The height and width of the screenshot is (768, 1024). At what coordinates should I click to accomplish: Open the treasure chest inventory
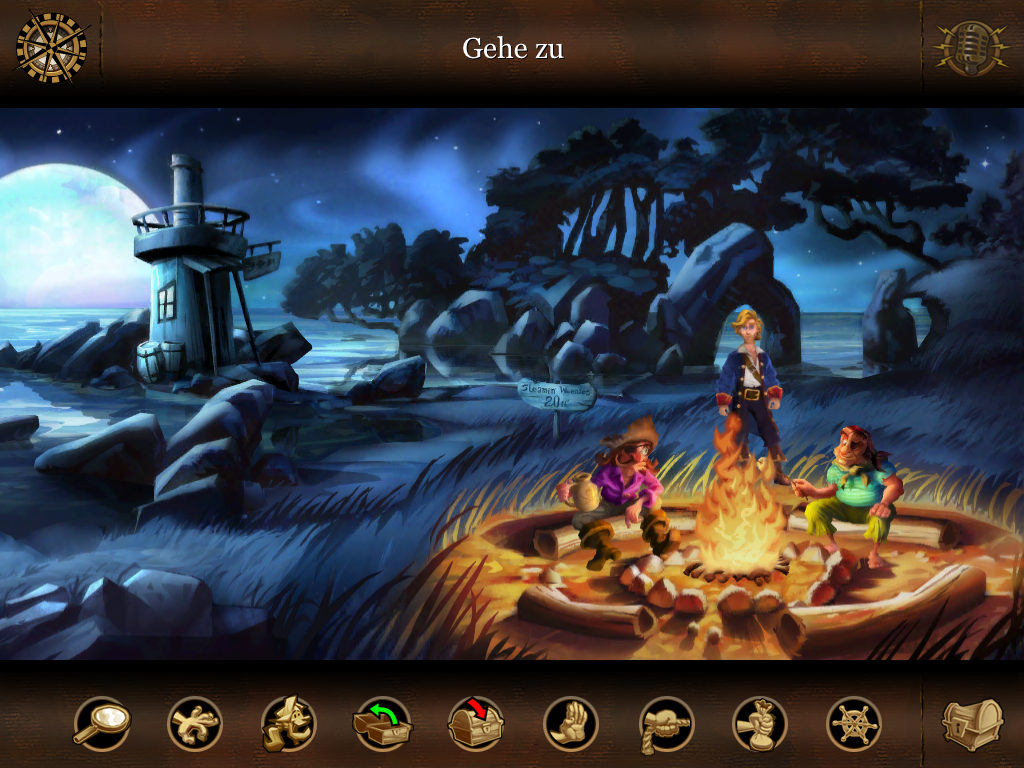(972, 723)
